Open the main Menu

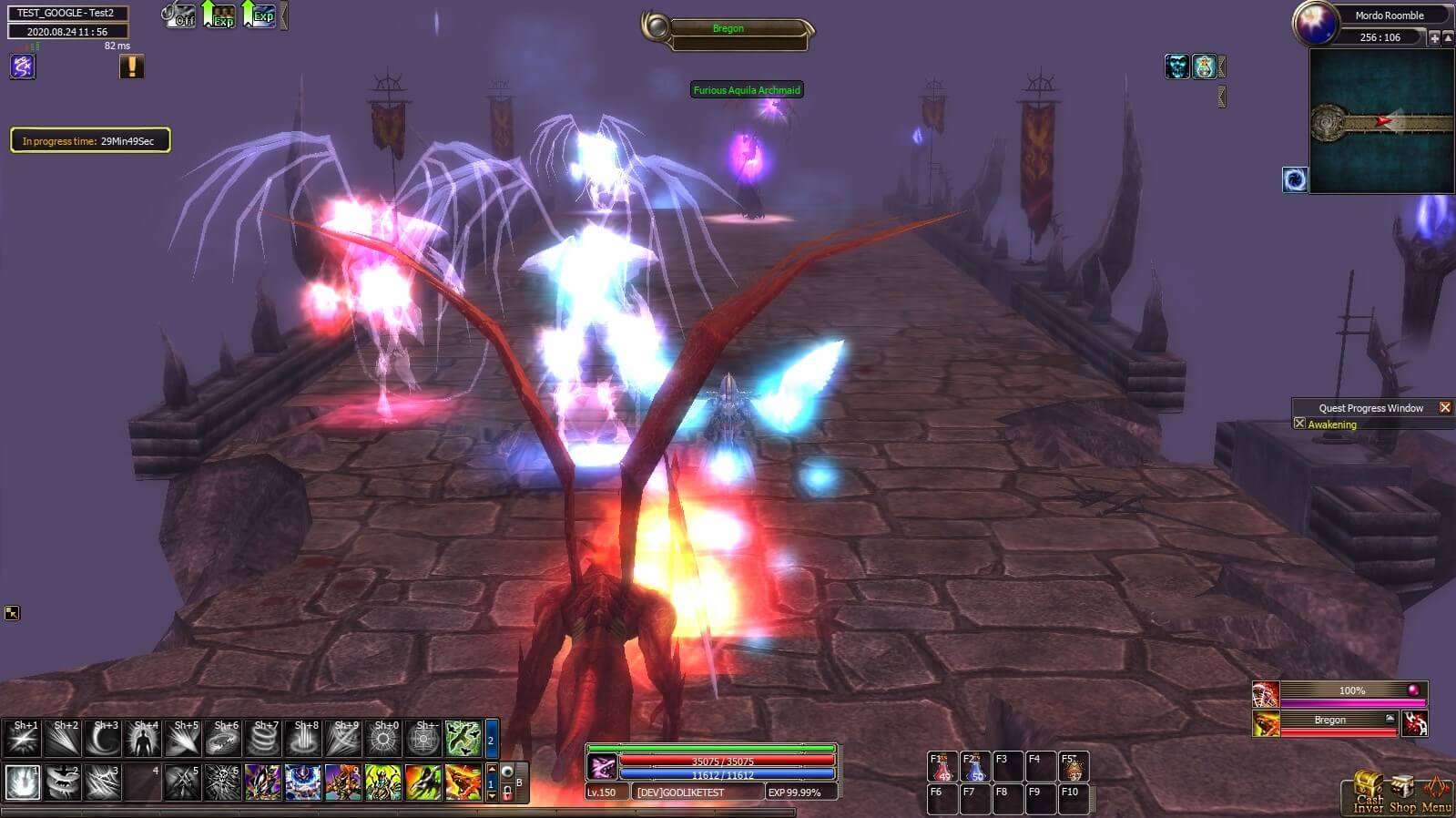click(x=1436, y=794)
